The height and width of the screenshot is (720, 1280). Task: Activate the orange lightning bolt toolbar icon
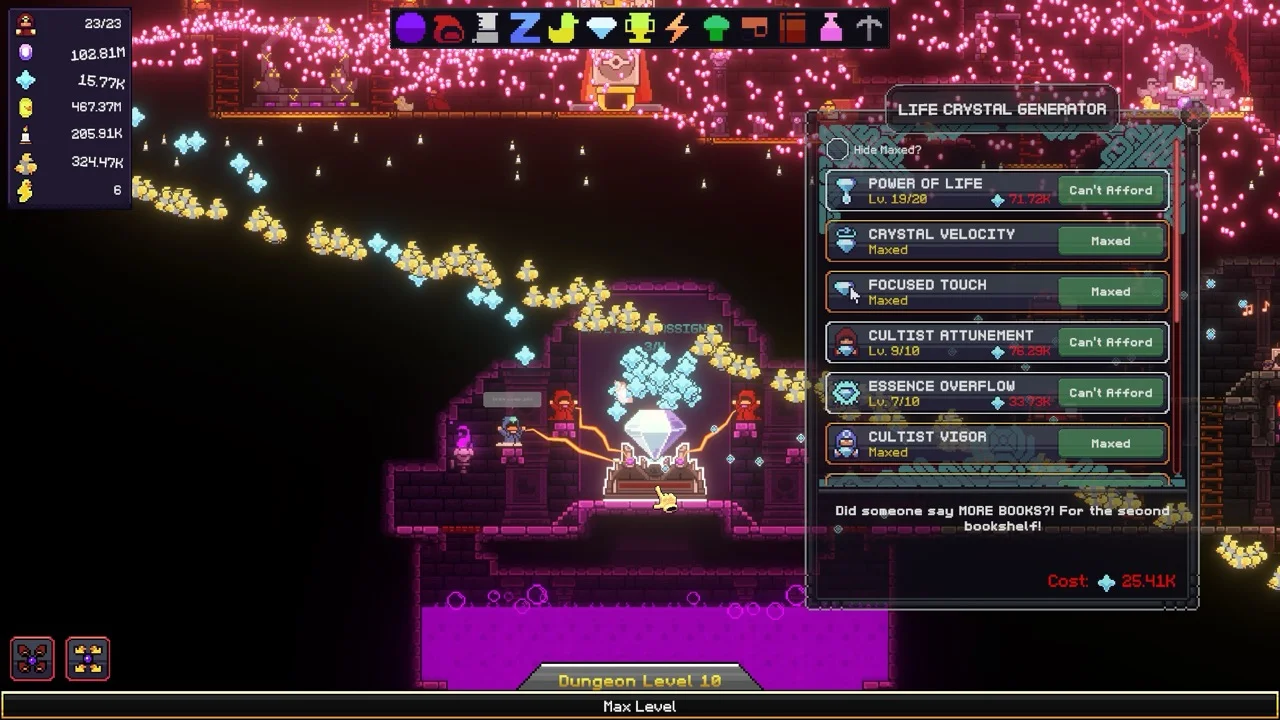click(677, 28)
